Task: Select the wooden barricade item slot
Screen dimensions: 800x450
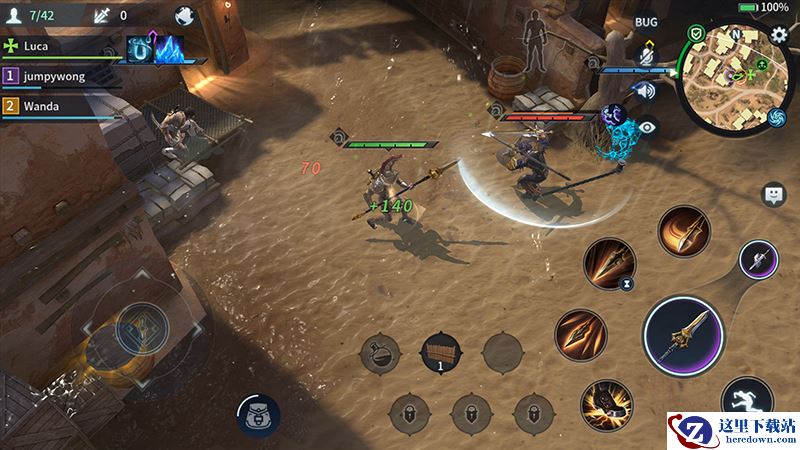Action: [441, 352]
